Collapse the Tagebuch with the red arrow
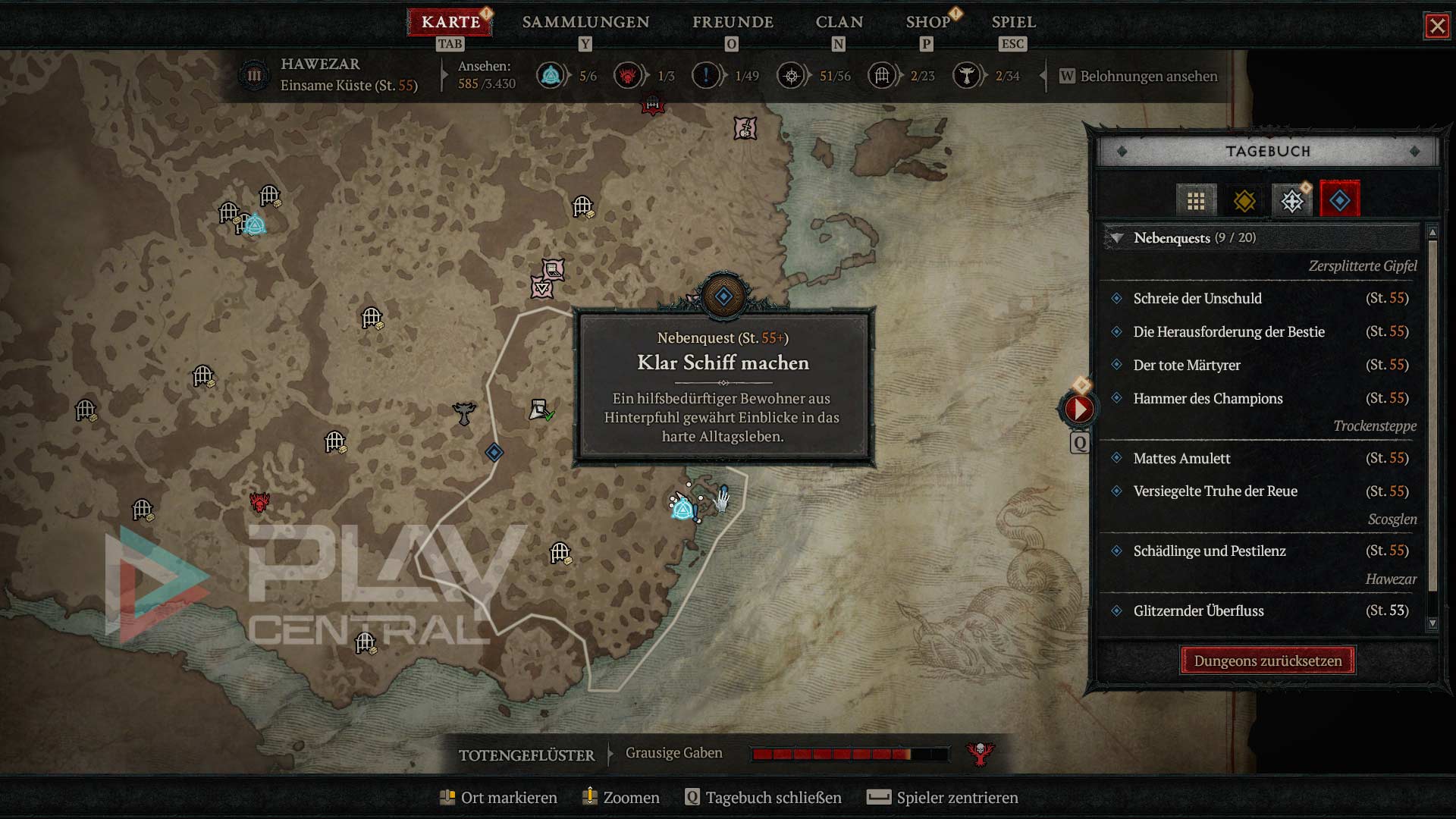 coord(1078,409)
